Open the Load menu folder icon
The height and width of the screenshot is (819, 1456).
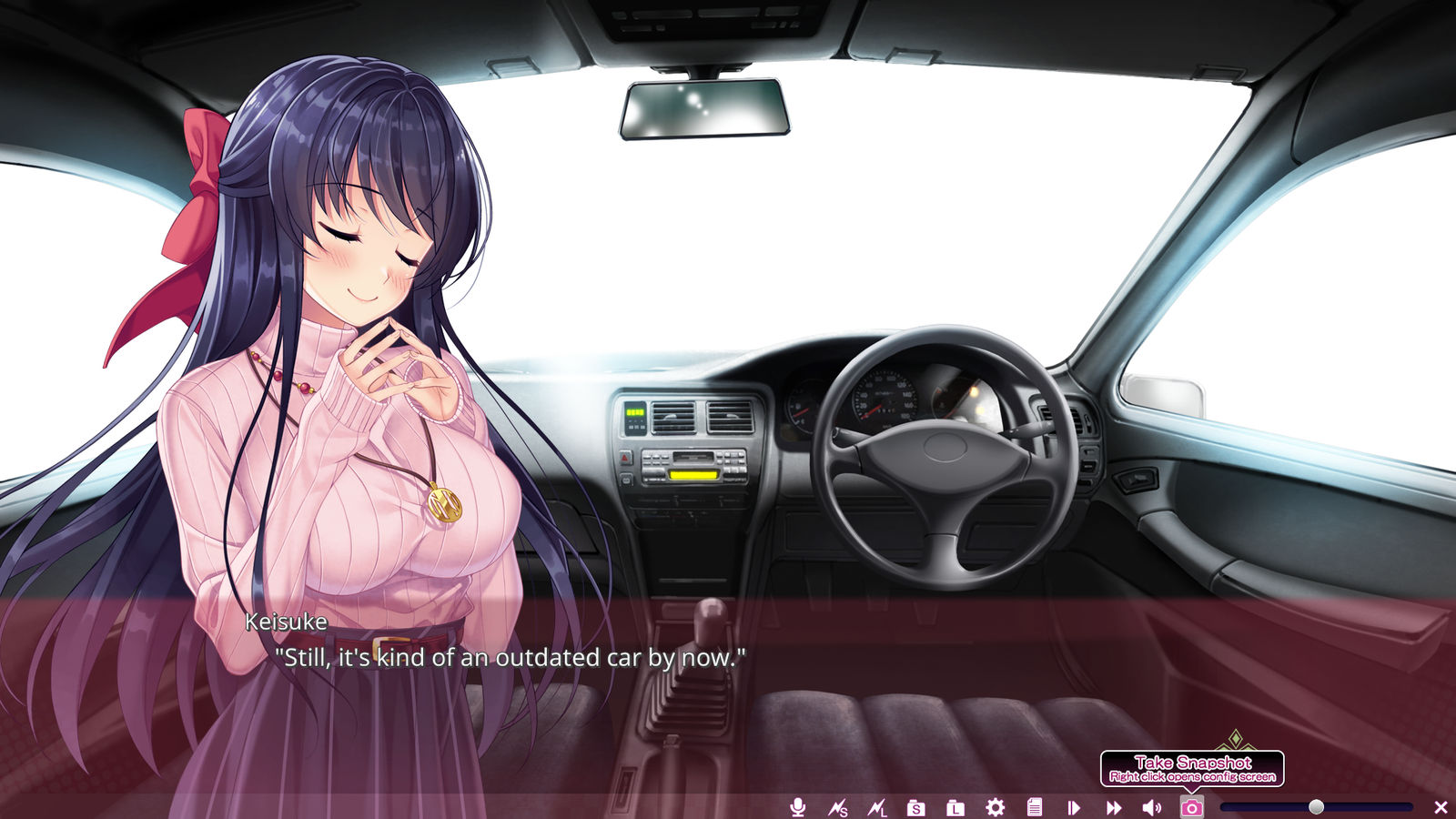[x=955, y=807]
